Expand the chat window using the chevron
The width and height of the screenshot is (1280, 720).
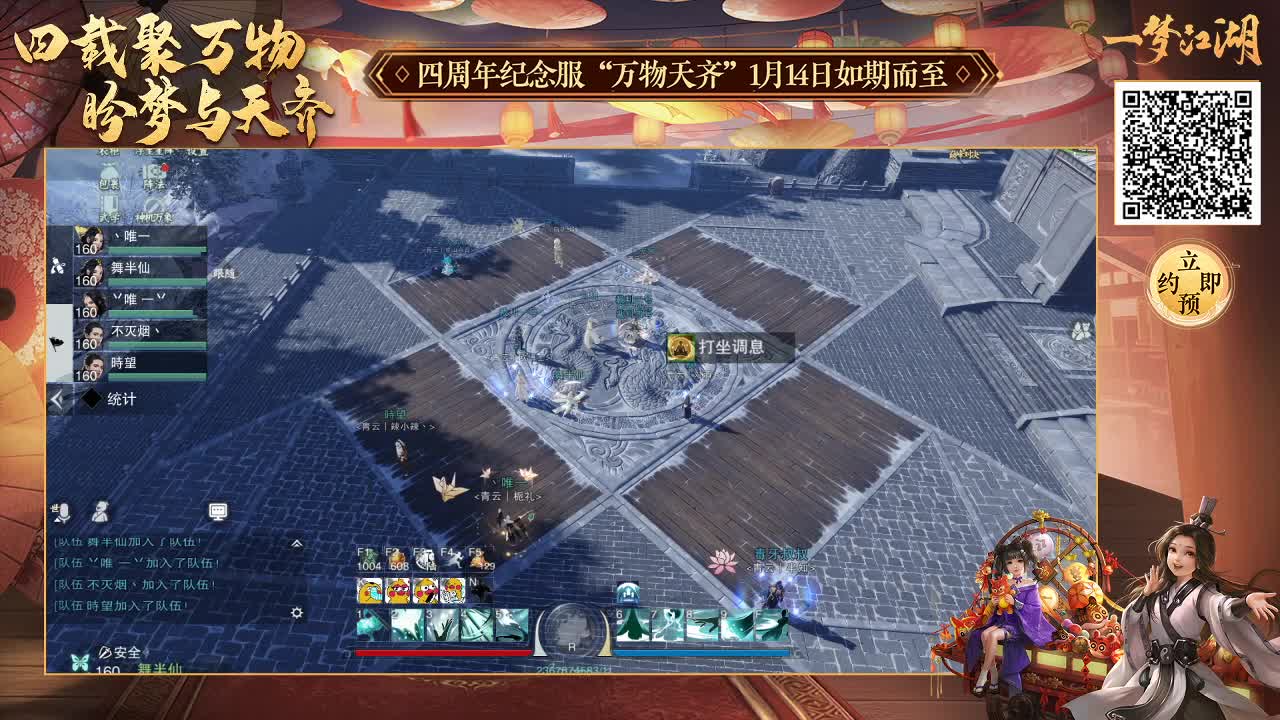tap(296, 544)
